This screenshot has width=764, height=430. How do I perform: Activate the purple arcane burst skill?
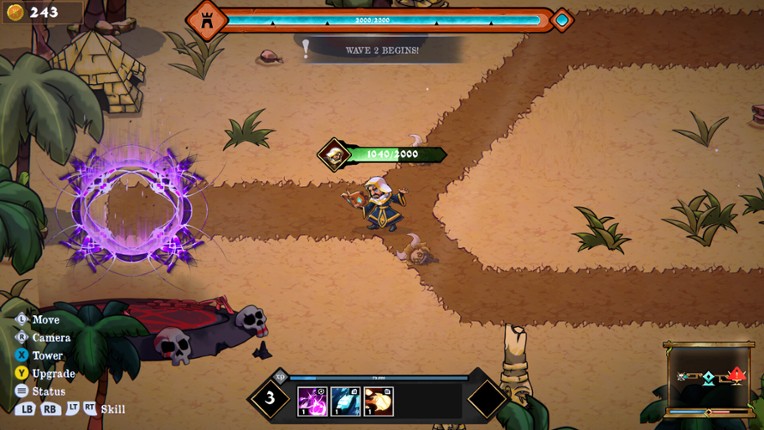[312, 401]
